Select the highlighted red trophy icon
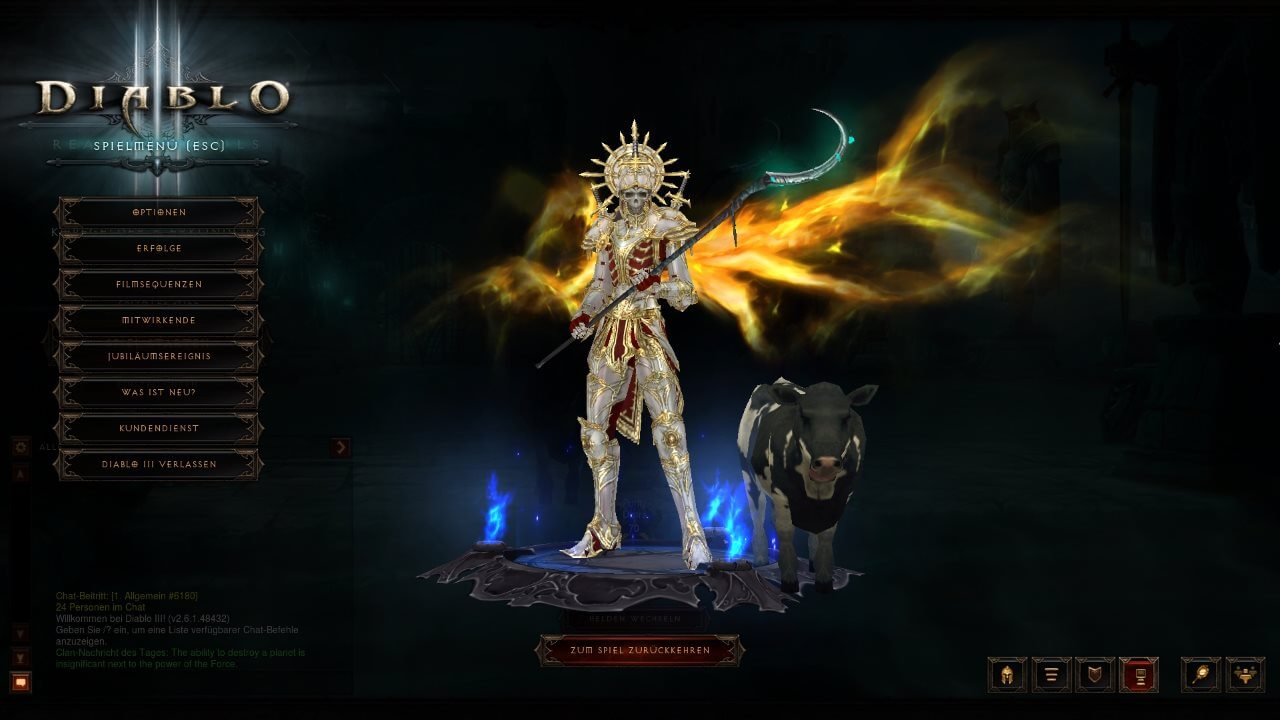 click(x=1139, y=675)
